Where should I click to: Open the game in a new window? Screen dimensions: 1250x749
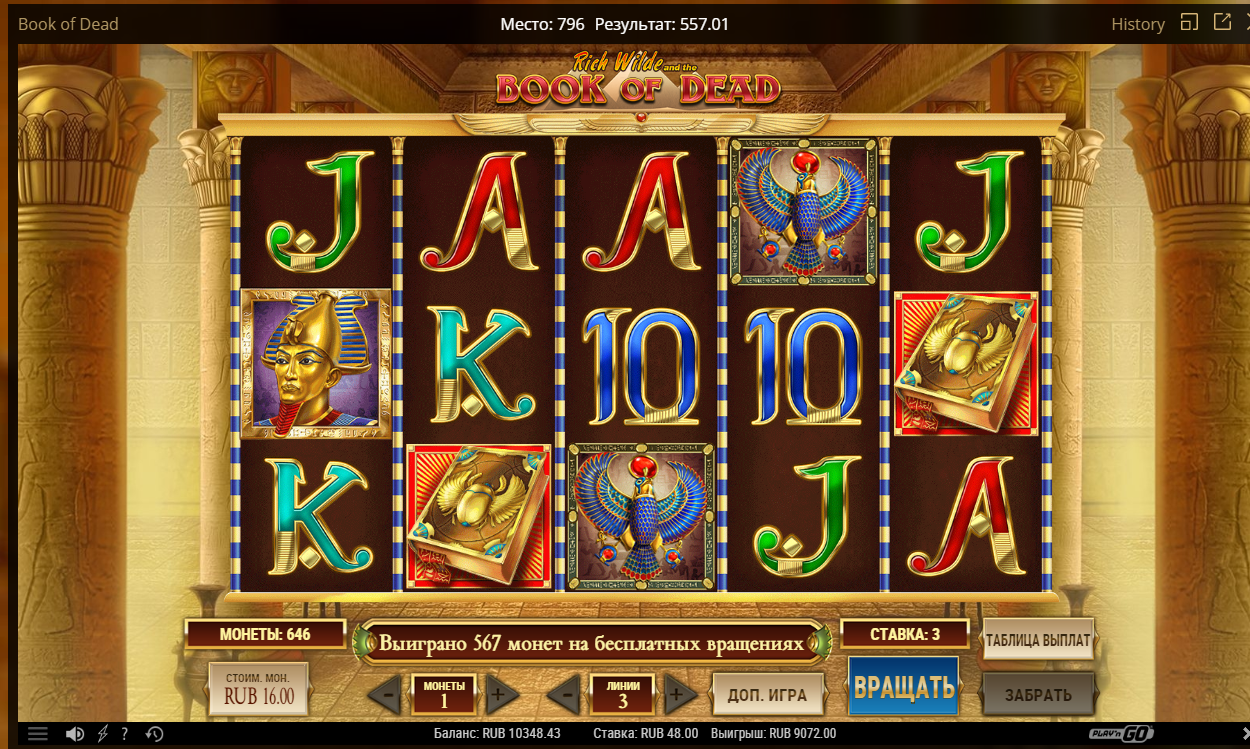click(x=1222, y=22)
